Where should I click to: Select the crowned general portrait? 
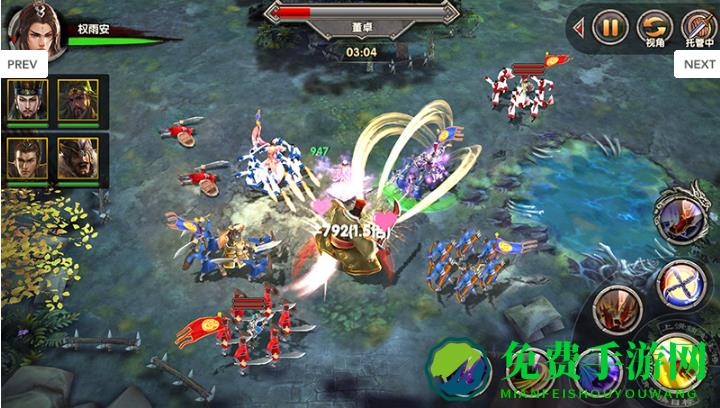click(27, 100)
